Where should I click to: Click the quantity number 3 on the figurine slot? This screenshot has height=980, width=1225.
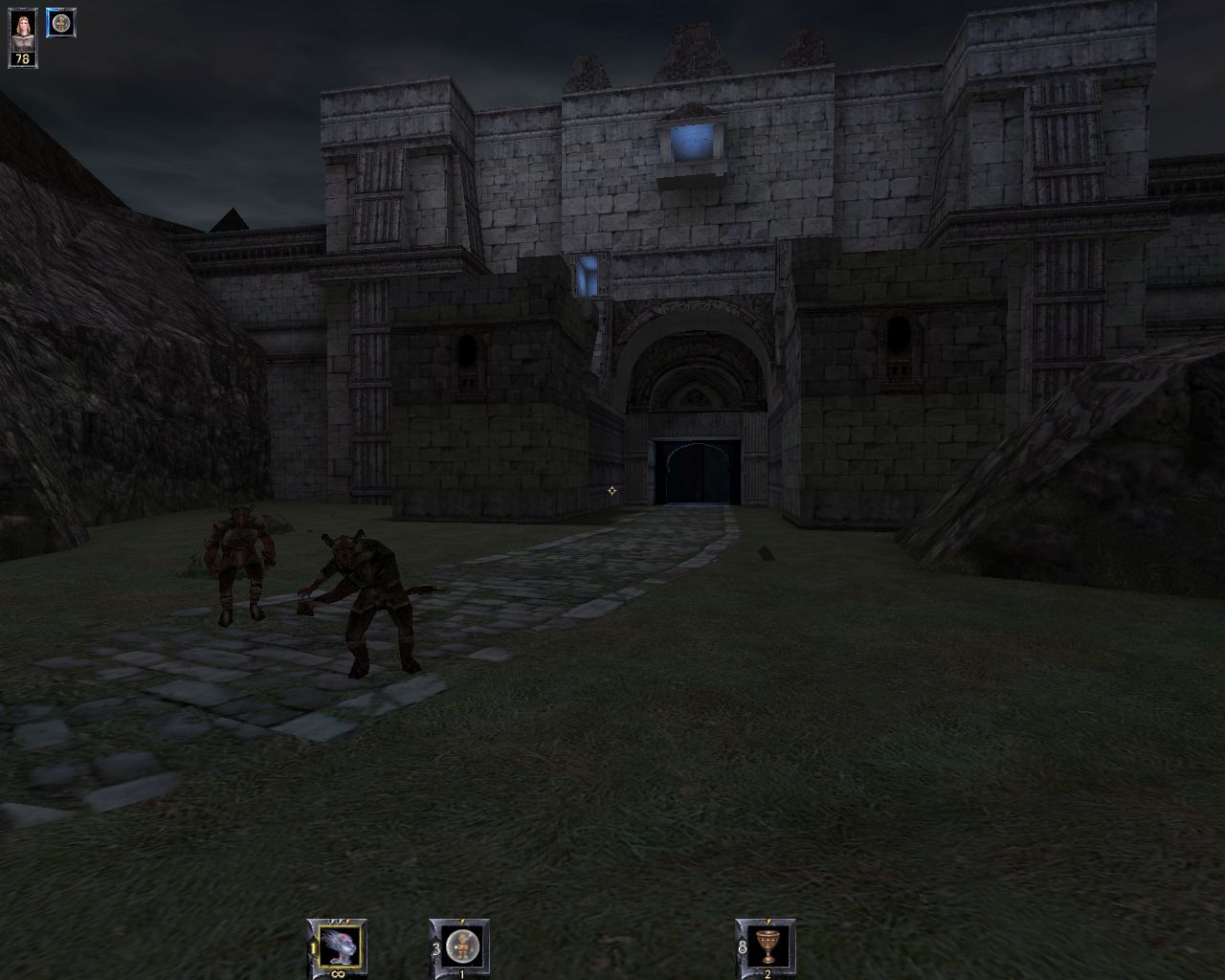pyautogui.click(x=434, y=948)
